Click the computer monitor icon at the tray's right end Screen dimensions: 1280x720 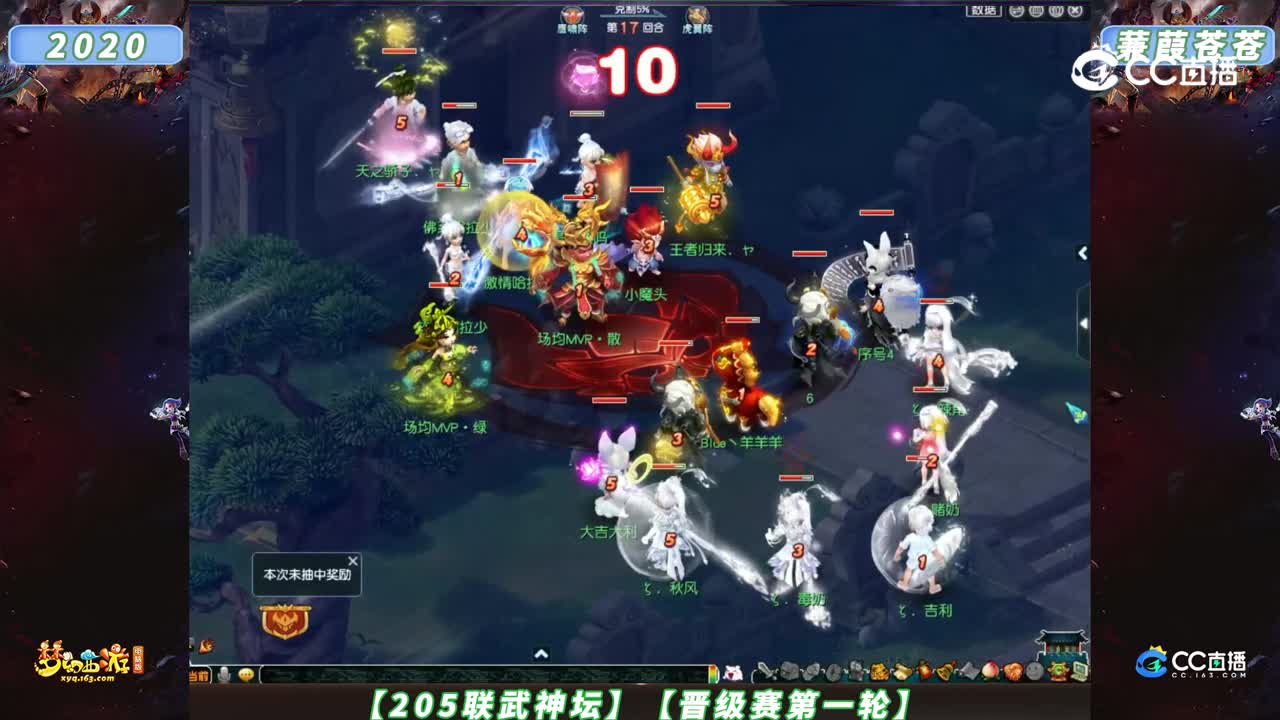1079,671
